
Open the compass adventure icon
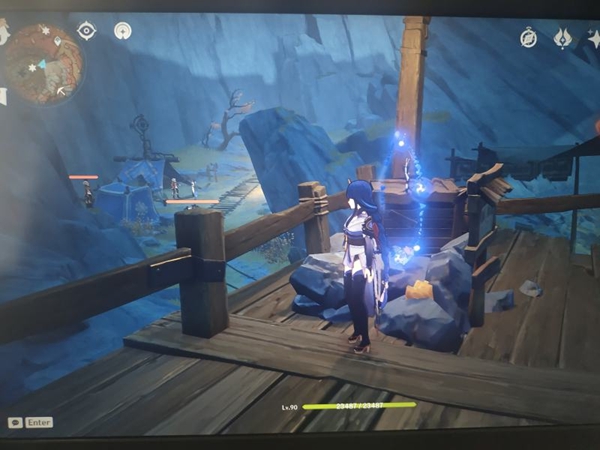pos(529,38)
